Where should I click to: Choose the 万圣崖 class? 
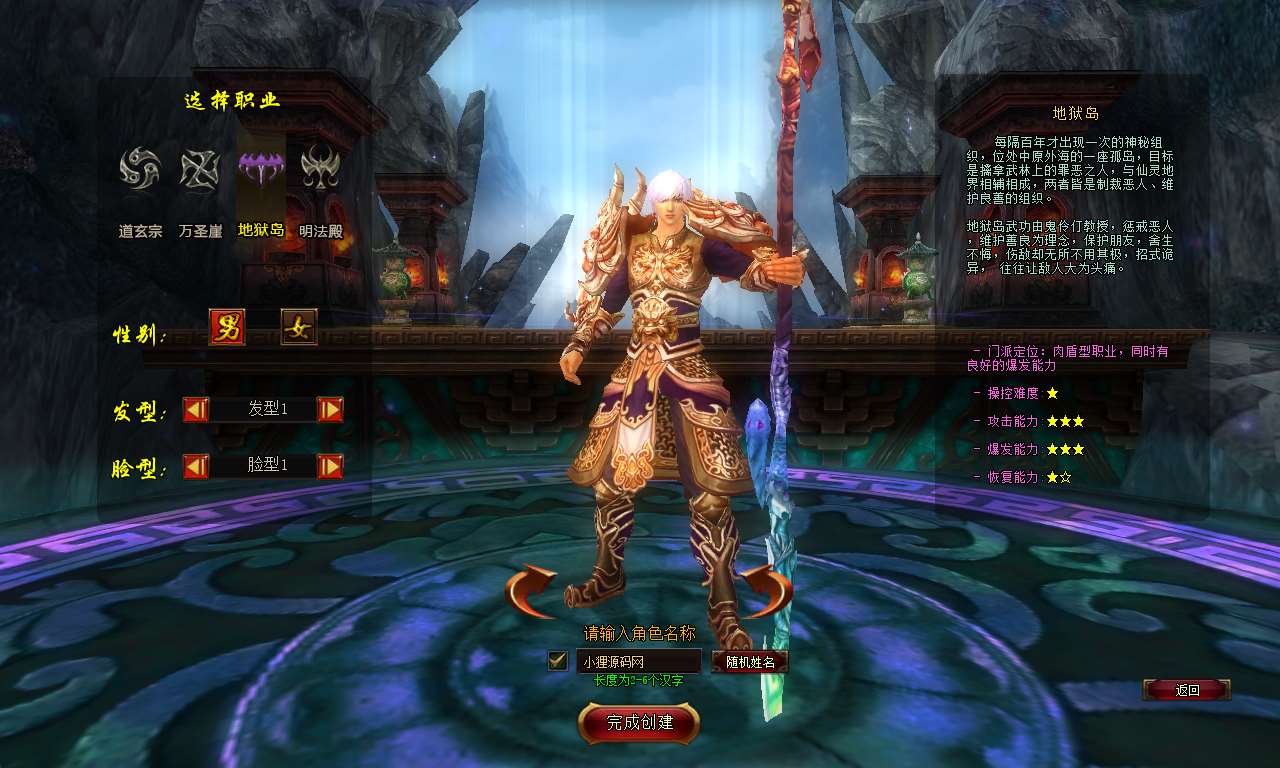click(200, 168)
